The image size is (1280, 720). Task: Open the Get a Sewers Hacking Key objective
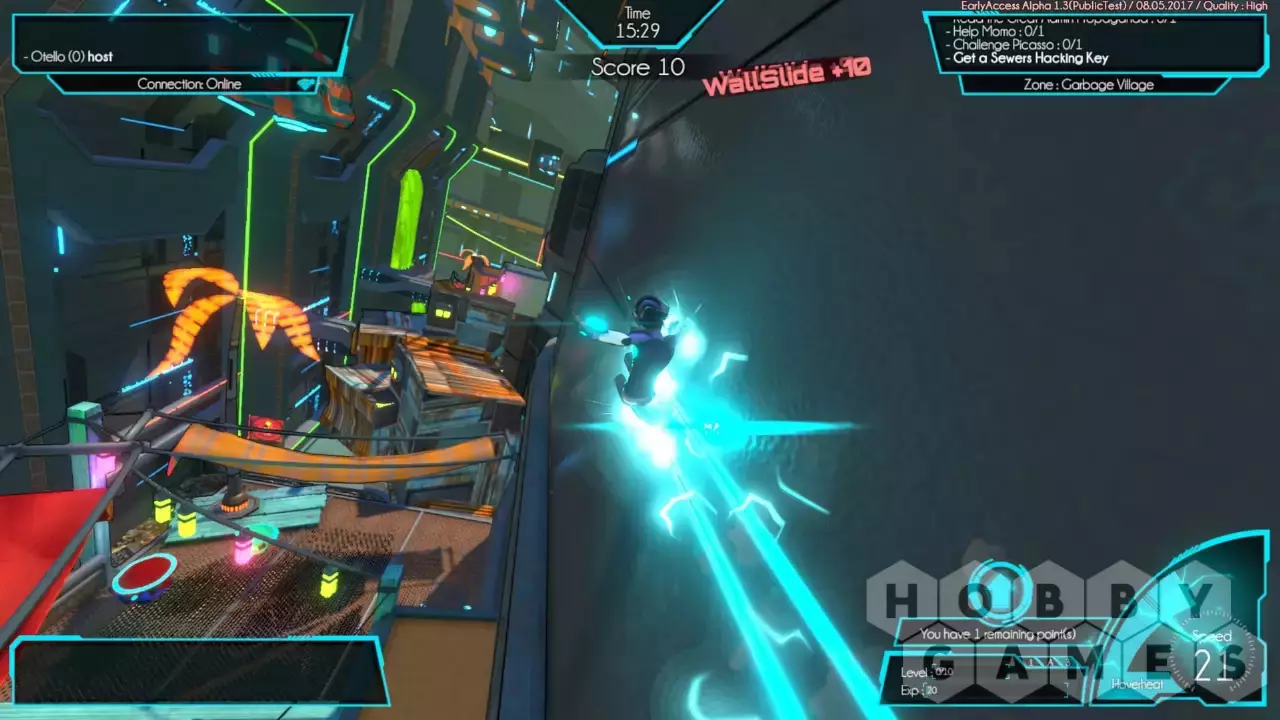(x=1030, y=58)
